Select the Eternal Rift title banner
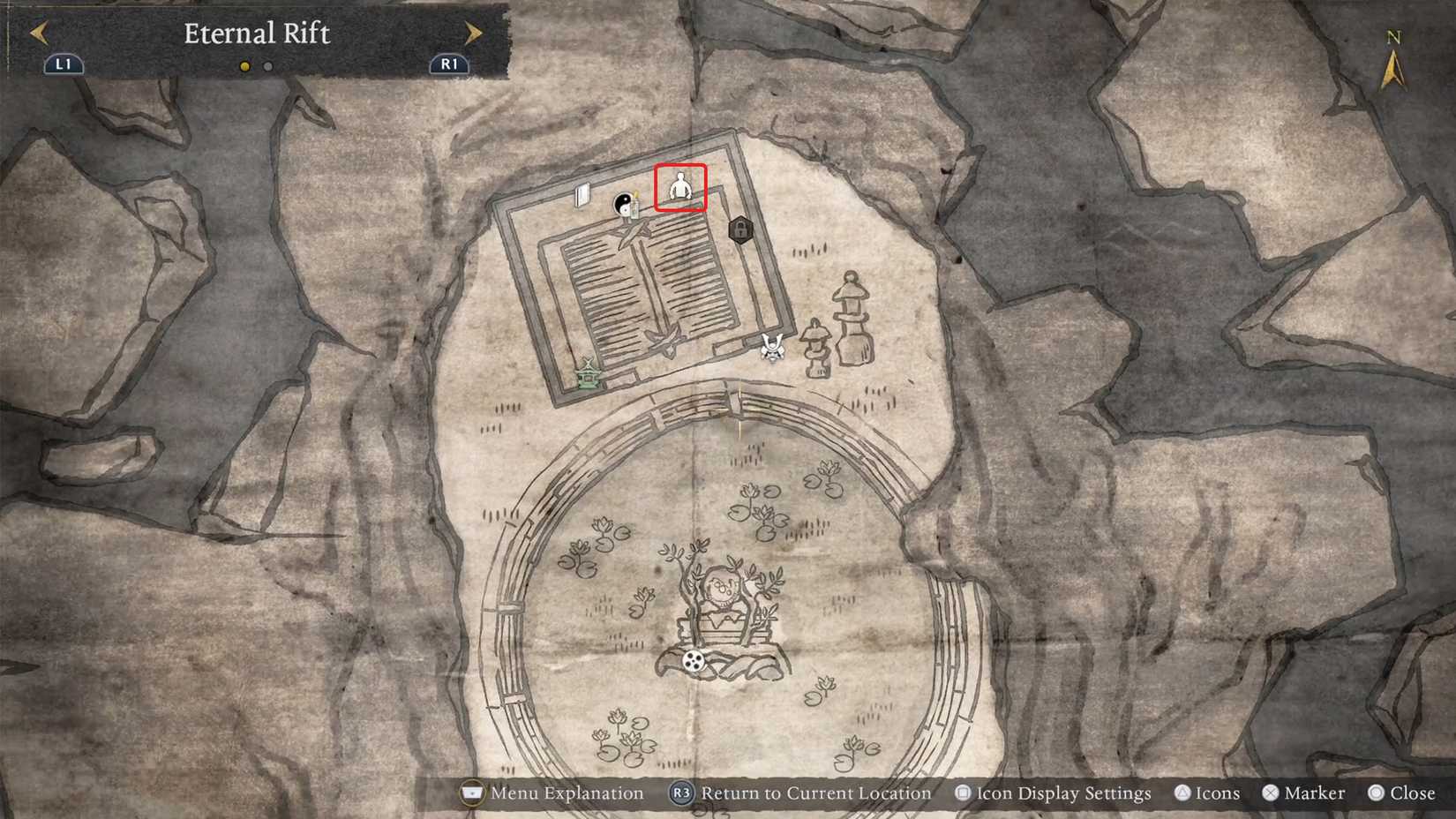The image size is (1456, 819). coord(256,34)
